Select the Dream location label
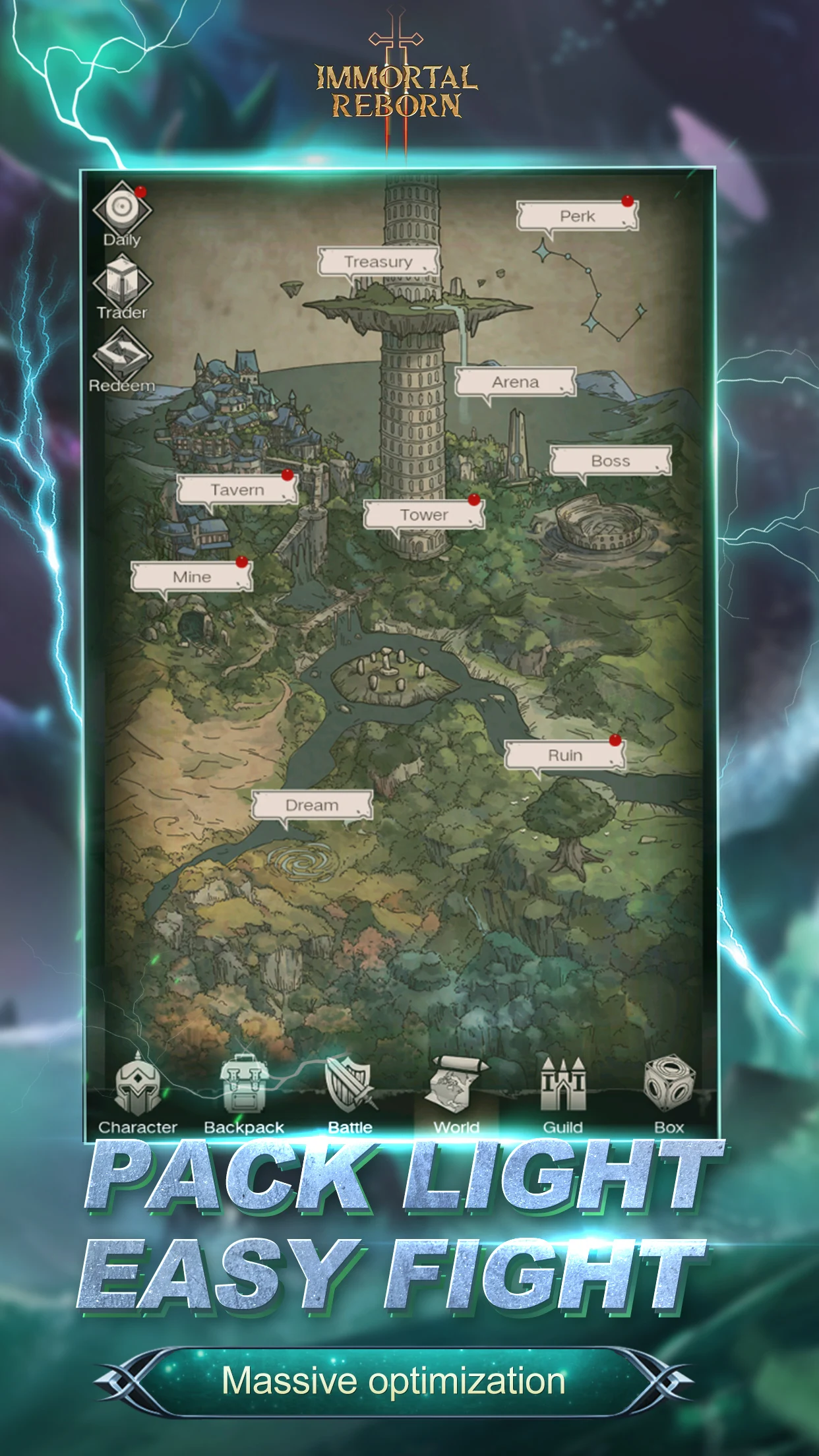The height and width of the screenshot is (1456, 819). coord(312,805)
